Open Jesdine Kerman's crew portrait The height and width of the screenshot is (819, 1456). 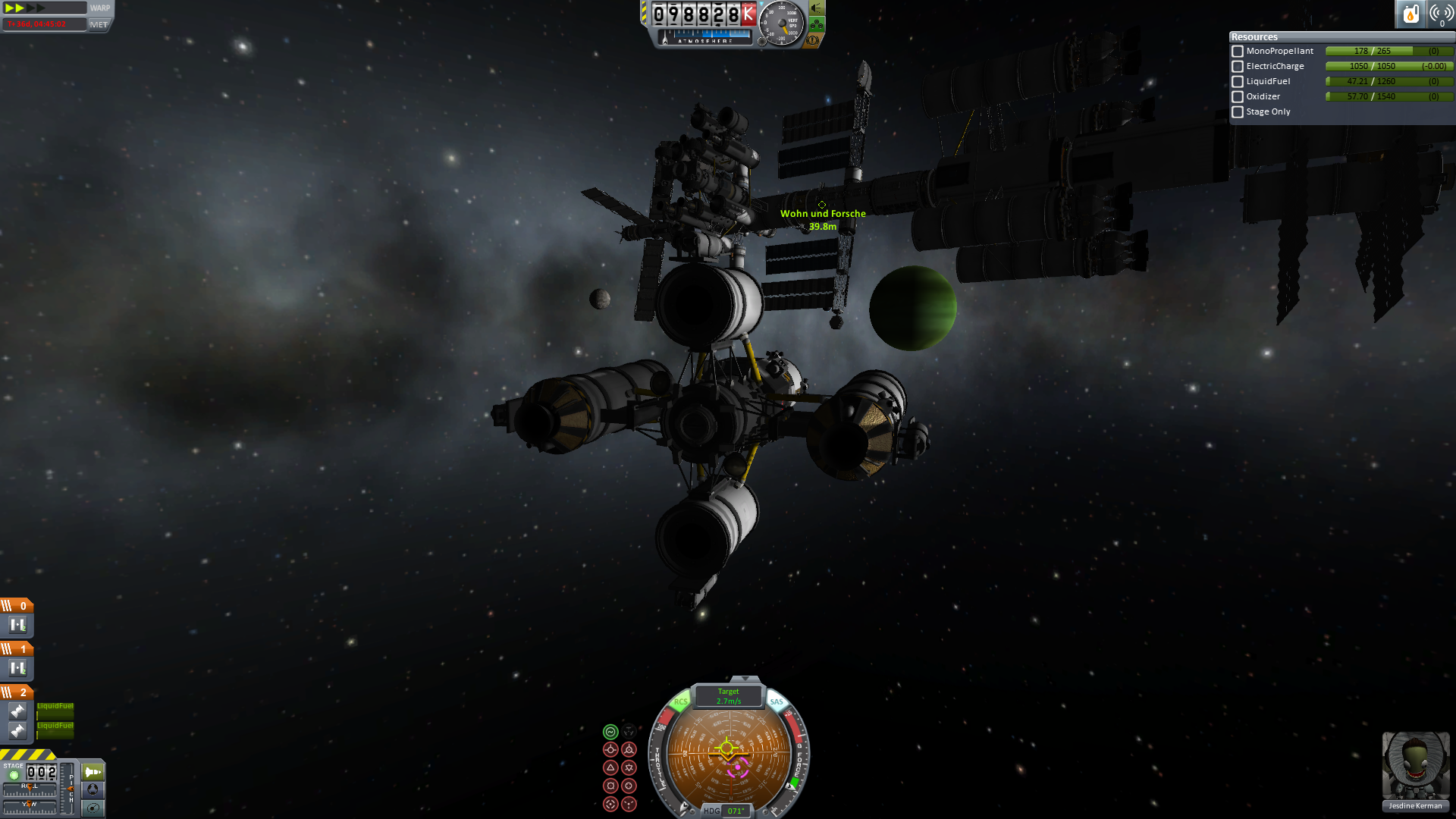1415,766
